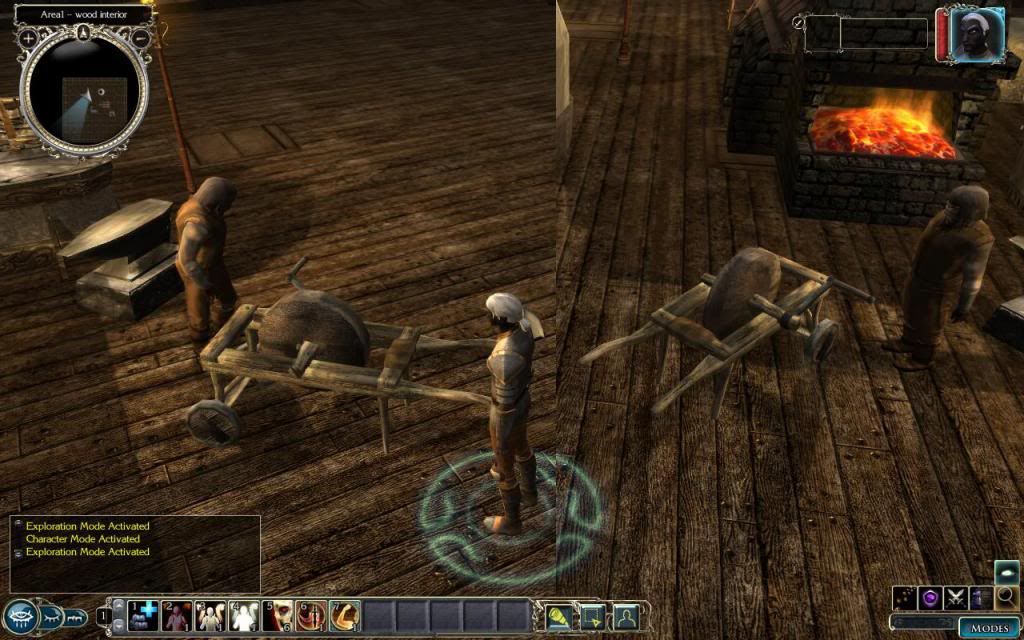The image size is (1024, 640).
Task: Click the minimap zoom-out minus button
Action: (x=141, y=37)
